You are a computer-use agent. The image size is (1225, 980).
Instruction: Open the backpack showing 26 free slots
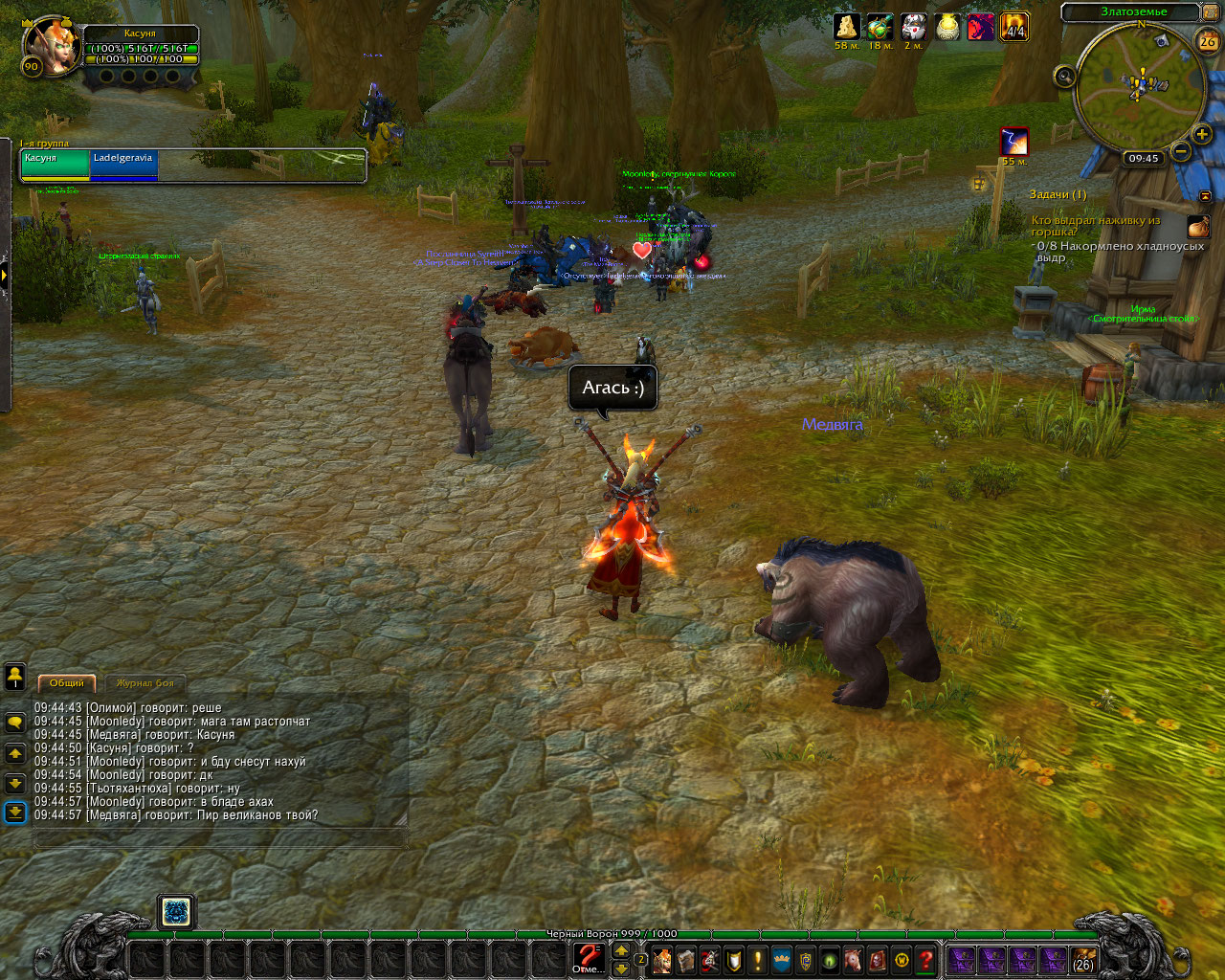(1083, 959)
